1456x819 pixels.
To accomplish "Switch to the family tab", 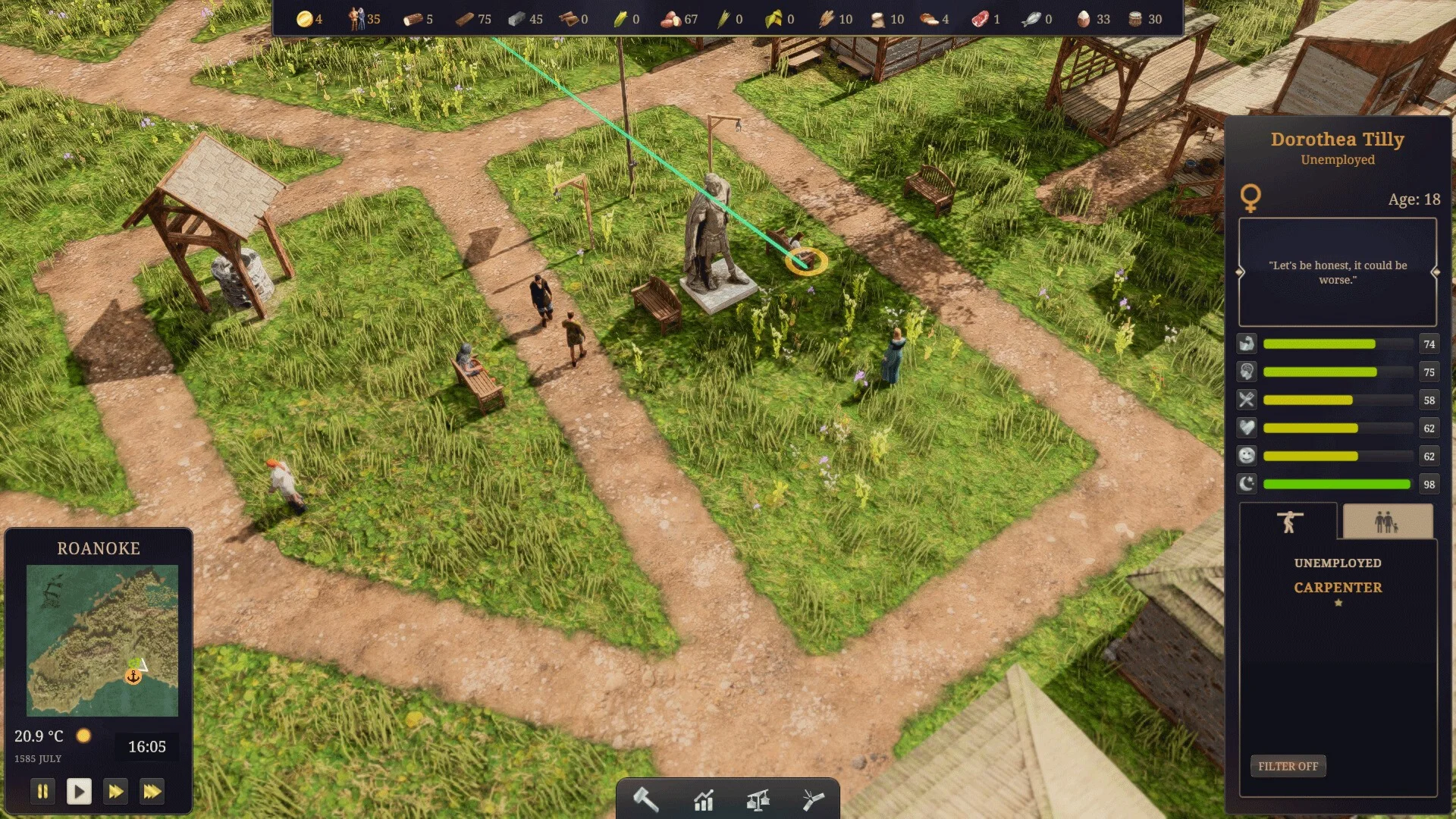I will (x=1387, y=522).
